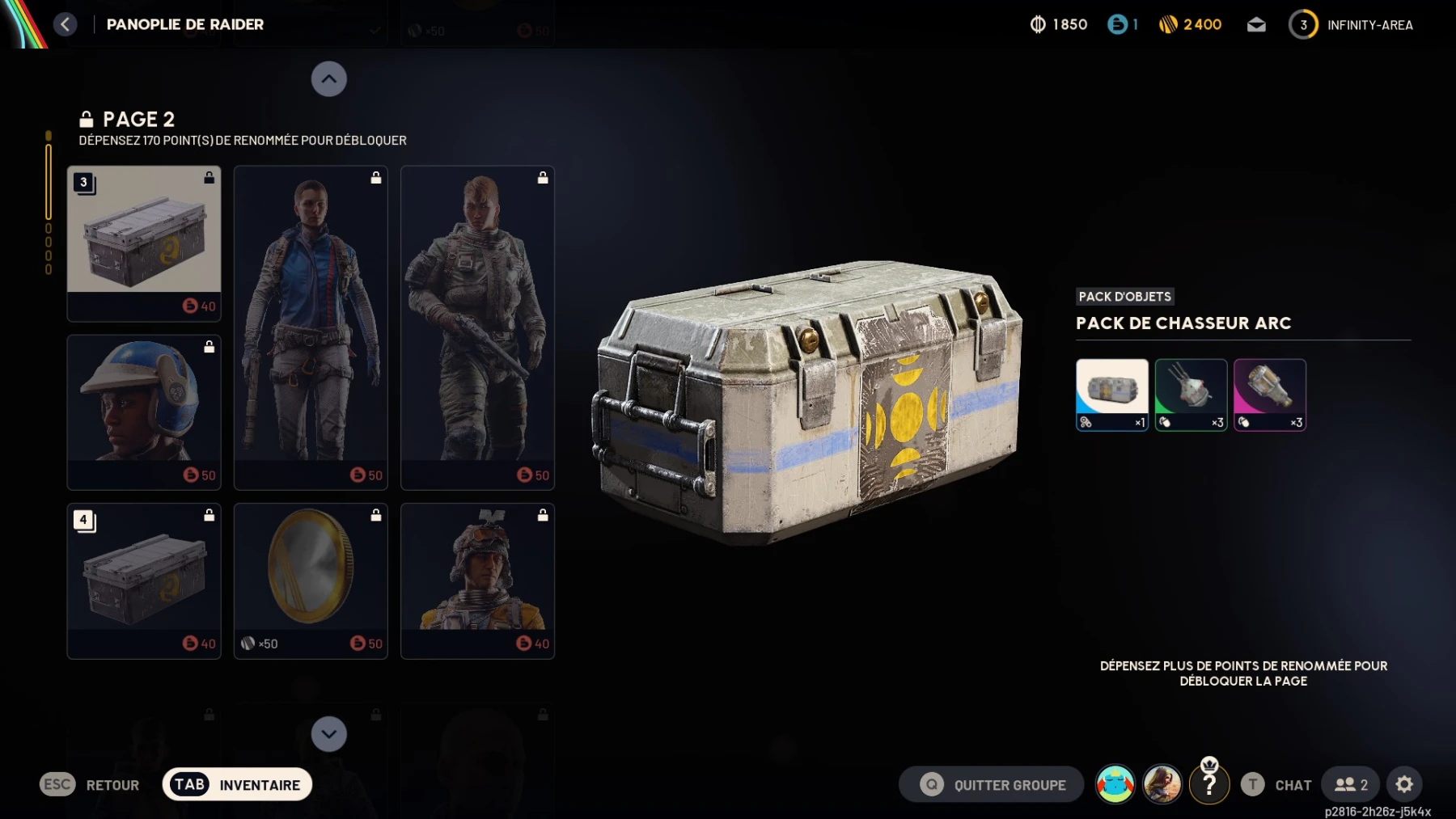The height and width of the screenshot is (819, 1456).
Task: Open the mail envelope inbox
Action: point(1256,25)
